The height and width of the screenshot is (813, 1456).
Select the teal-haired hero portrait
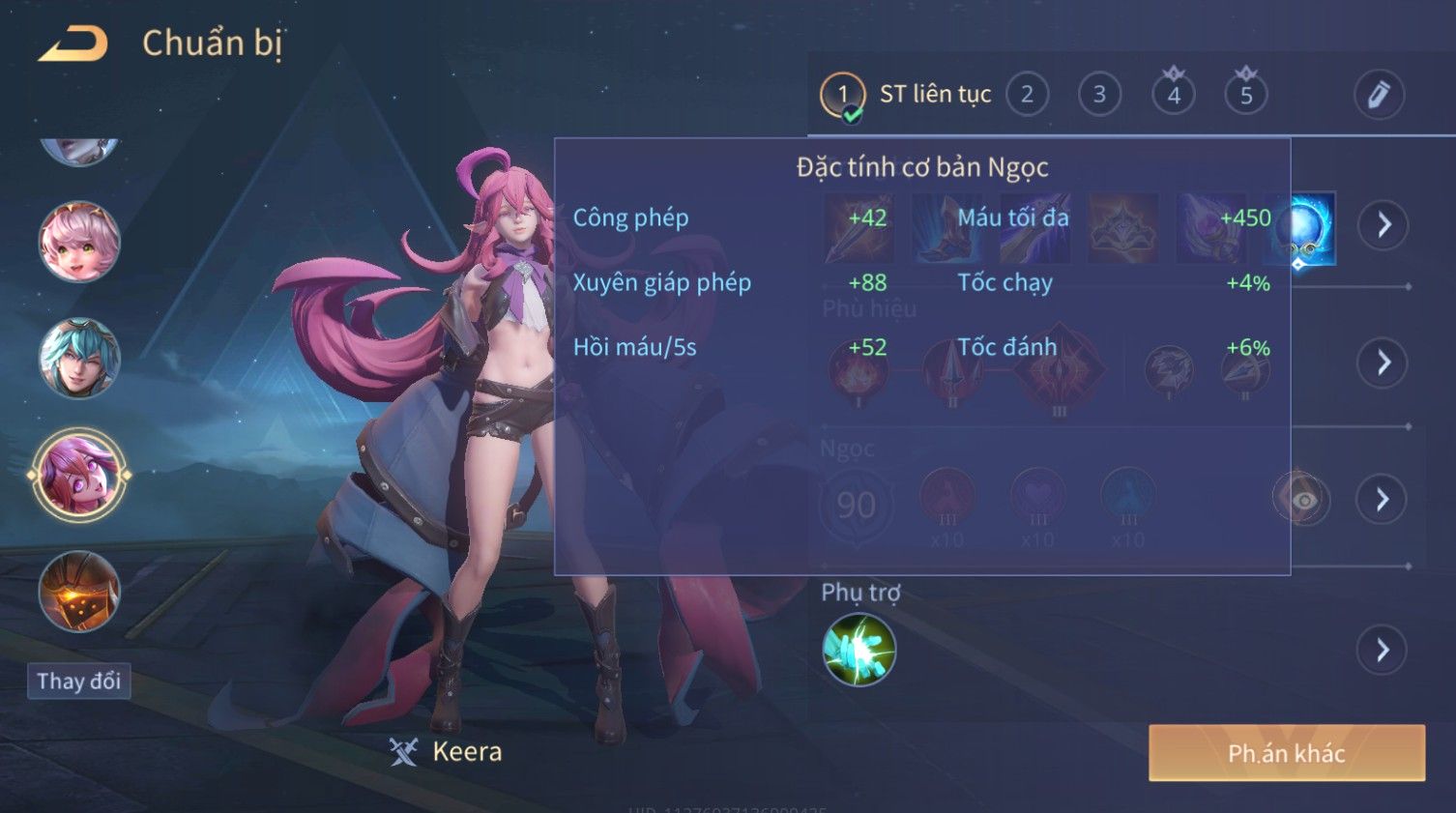pyautogui.click(x=79, y=359)
